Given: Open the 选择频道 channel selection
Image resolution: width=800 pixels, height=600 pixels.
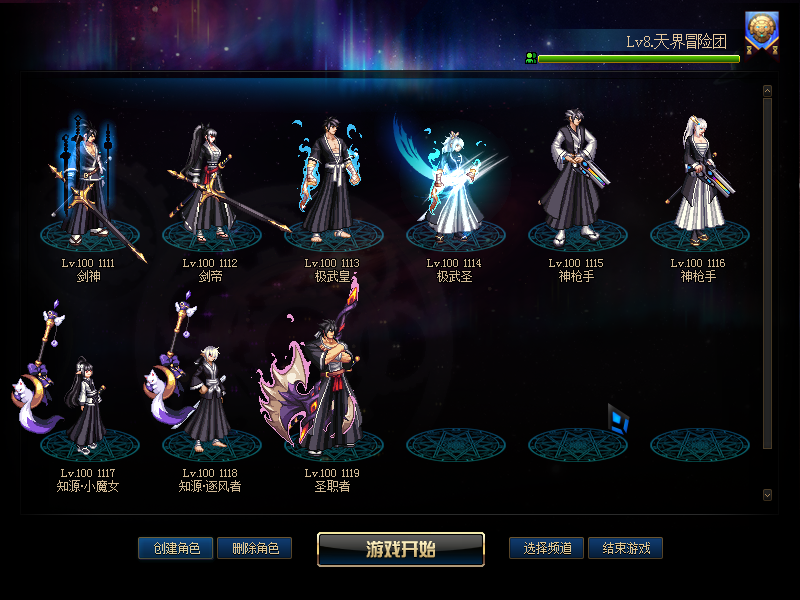Looking at the screenshot, I should click(546, 548).
